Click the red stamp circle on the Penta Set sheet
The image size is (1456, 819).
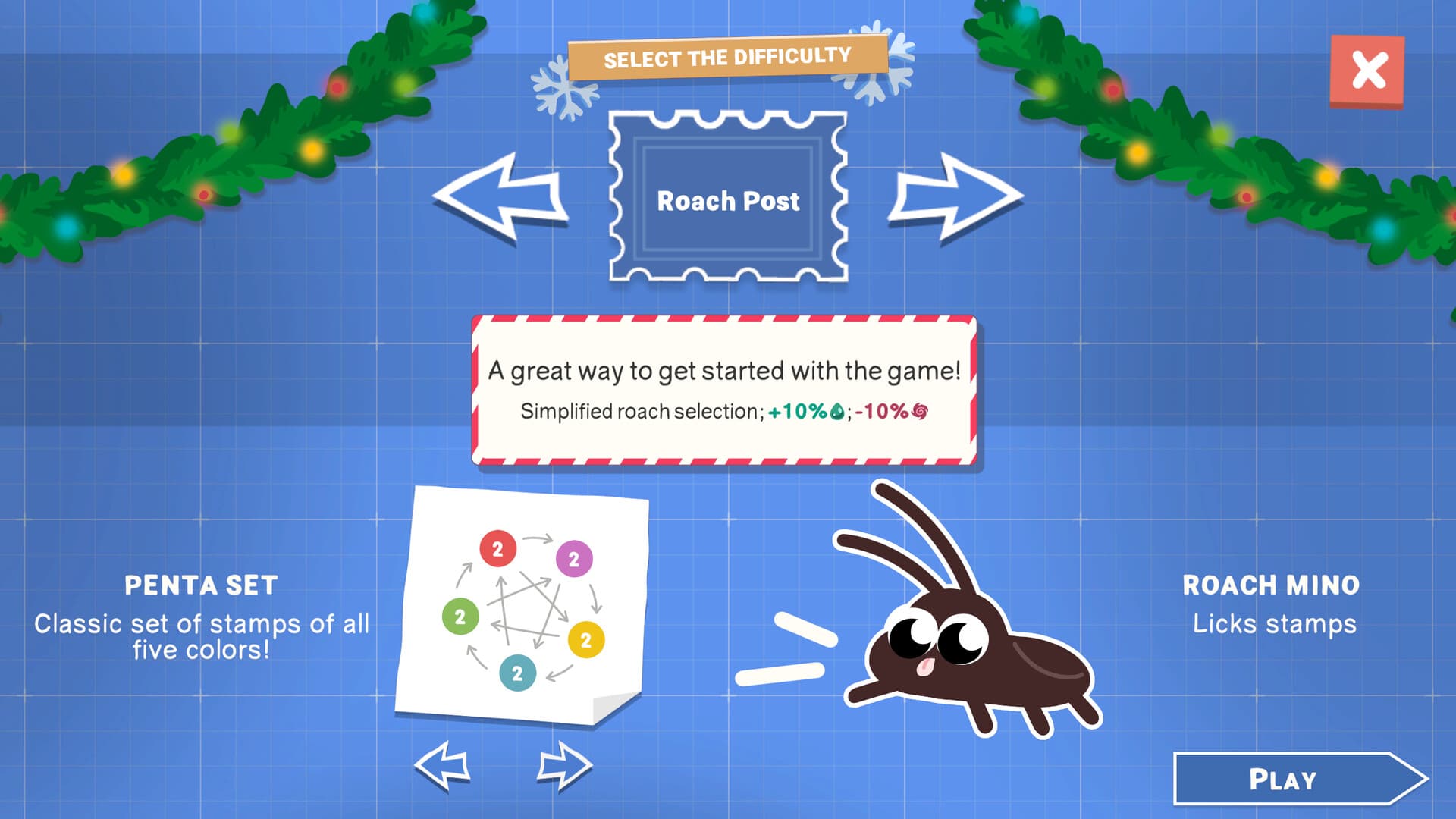500,548
